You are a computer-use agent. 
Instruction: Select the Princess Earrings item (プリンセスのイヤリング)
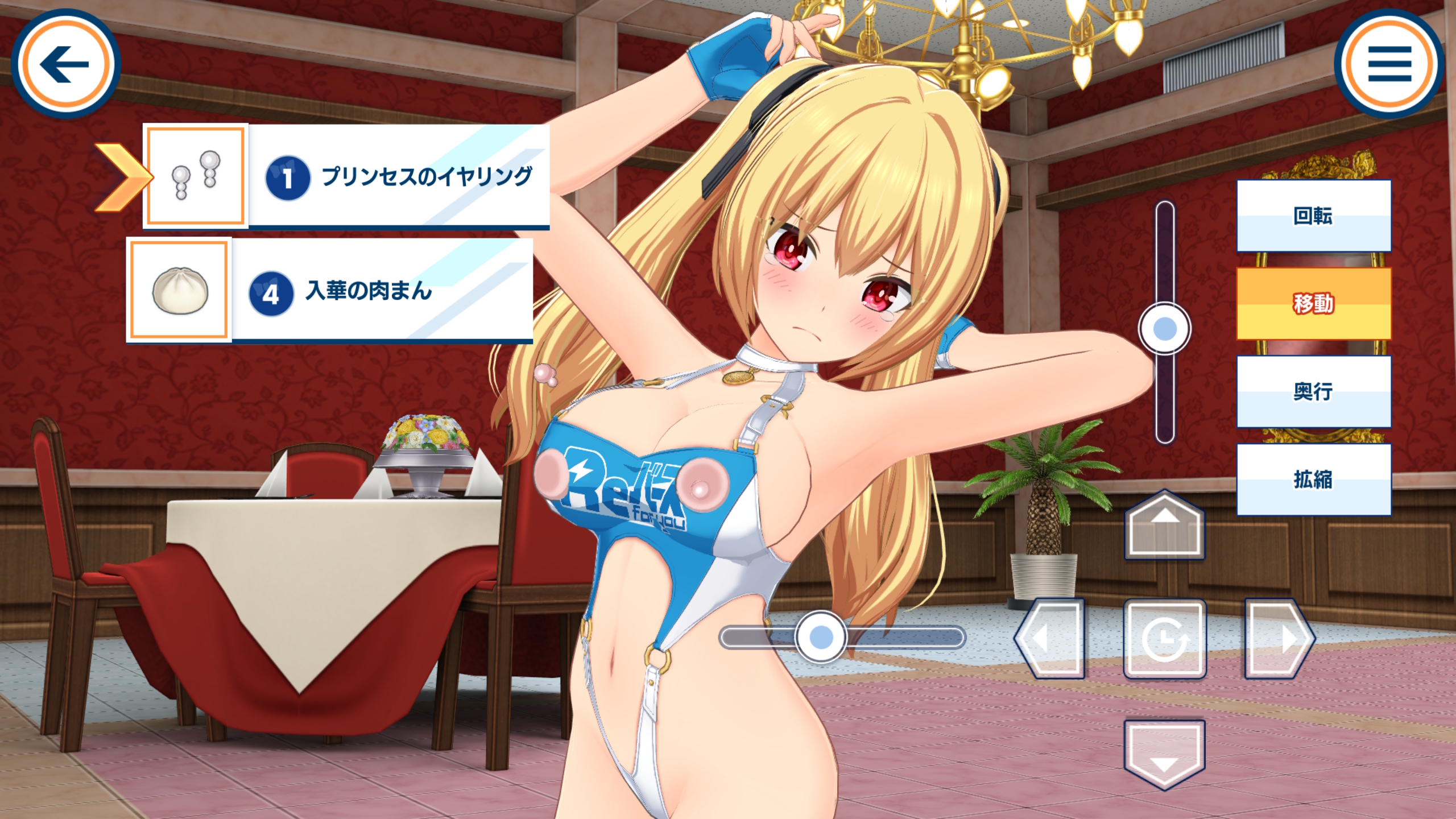pos(398,176)
